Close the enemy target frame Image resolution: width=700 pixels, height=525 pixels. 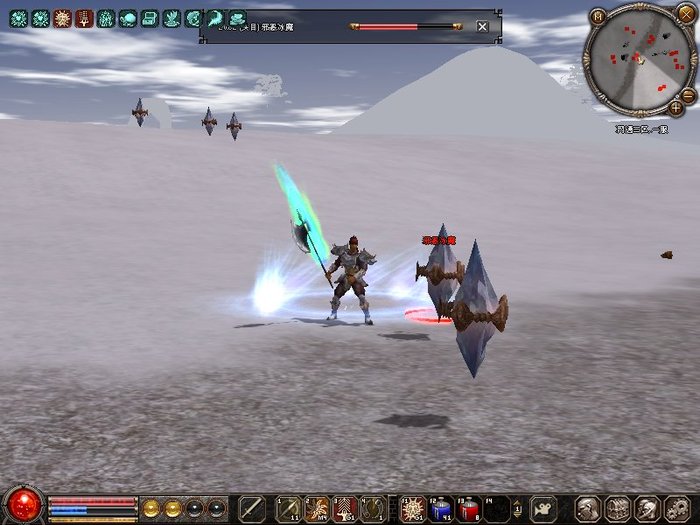click(482, 27)
